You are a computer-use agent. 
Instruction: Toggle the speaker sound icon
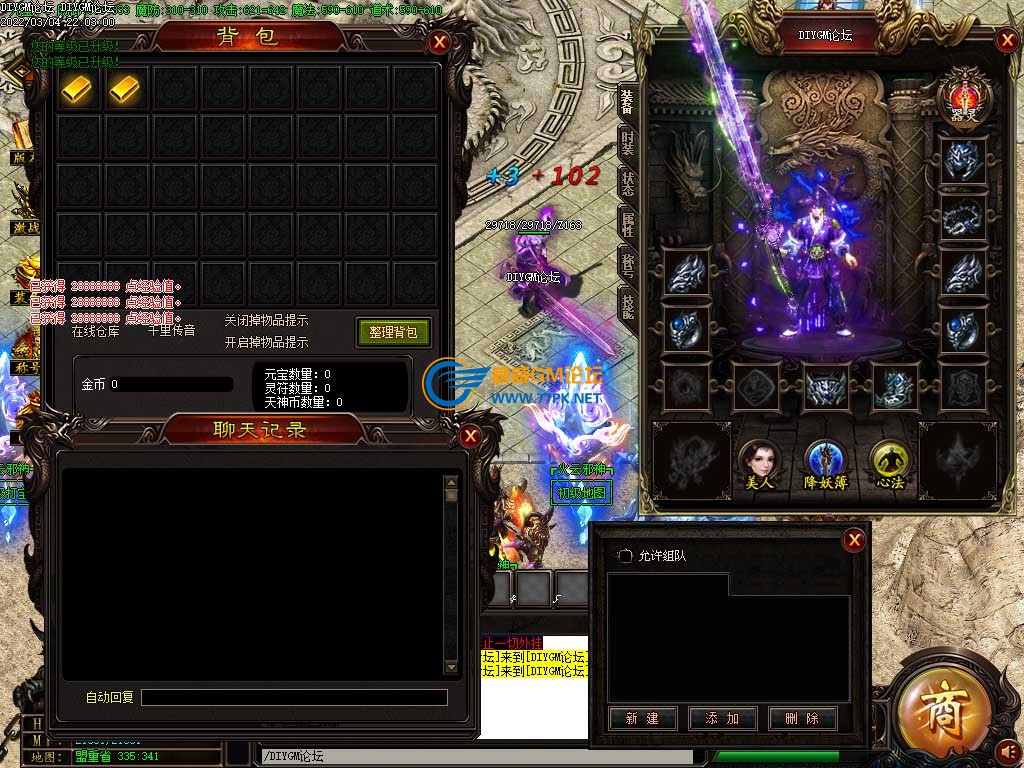1009,750
